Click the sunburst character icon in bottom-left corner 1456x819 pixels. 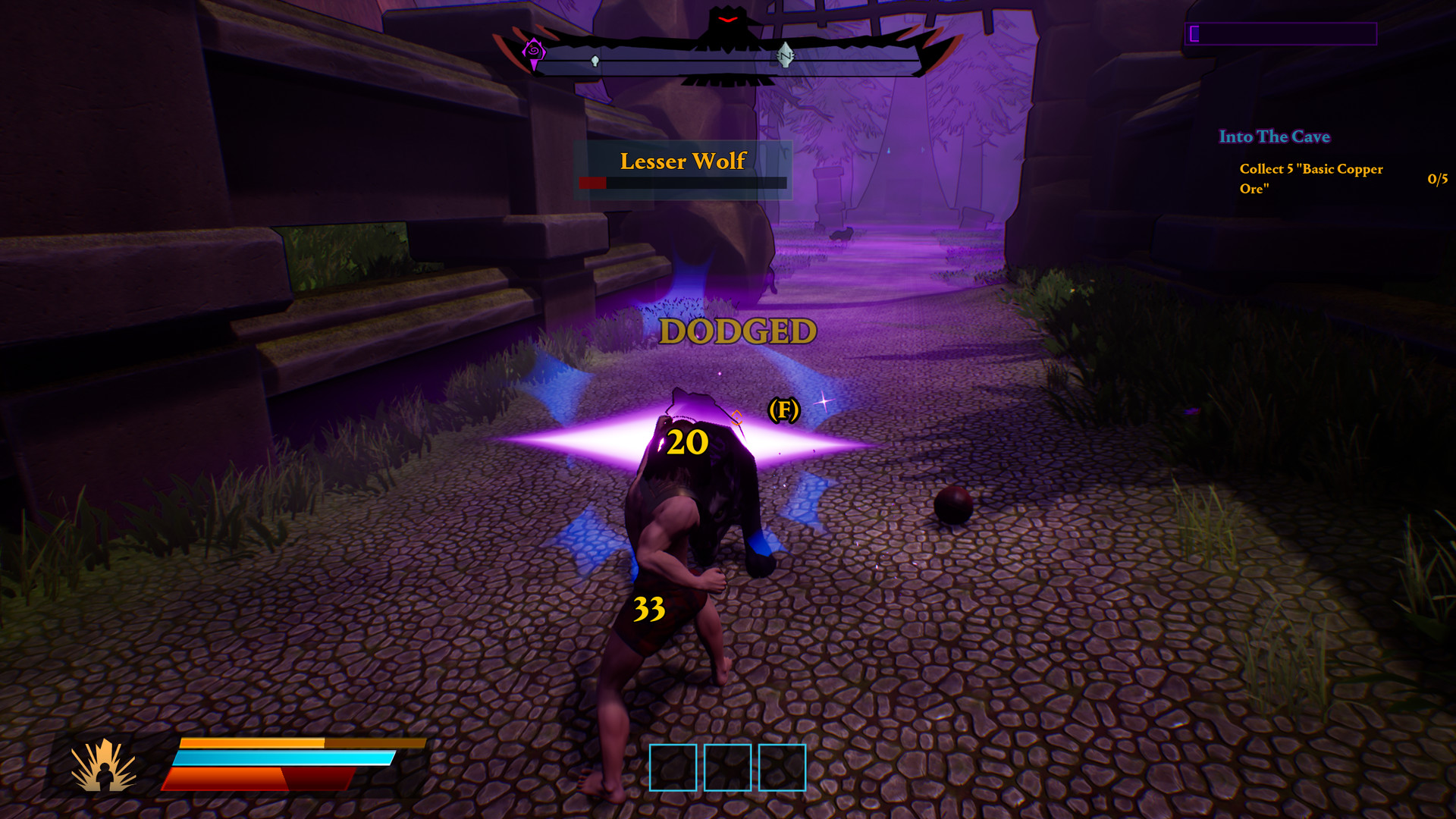pyautogui.click(x=105, y=766)
